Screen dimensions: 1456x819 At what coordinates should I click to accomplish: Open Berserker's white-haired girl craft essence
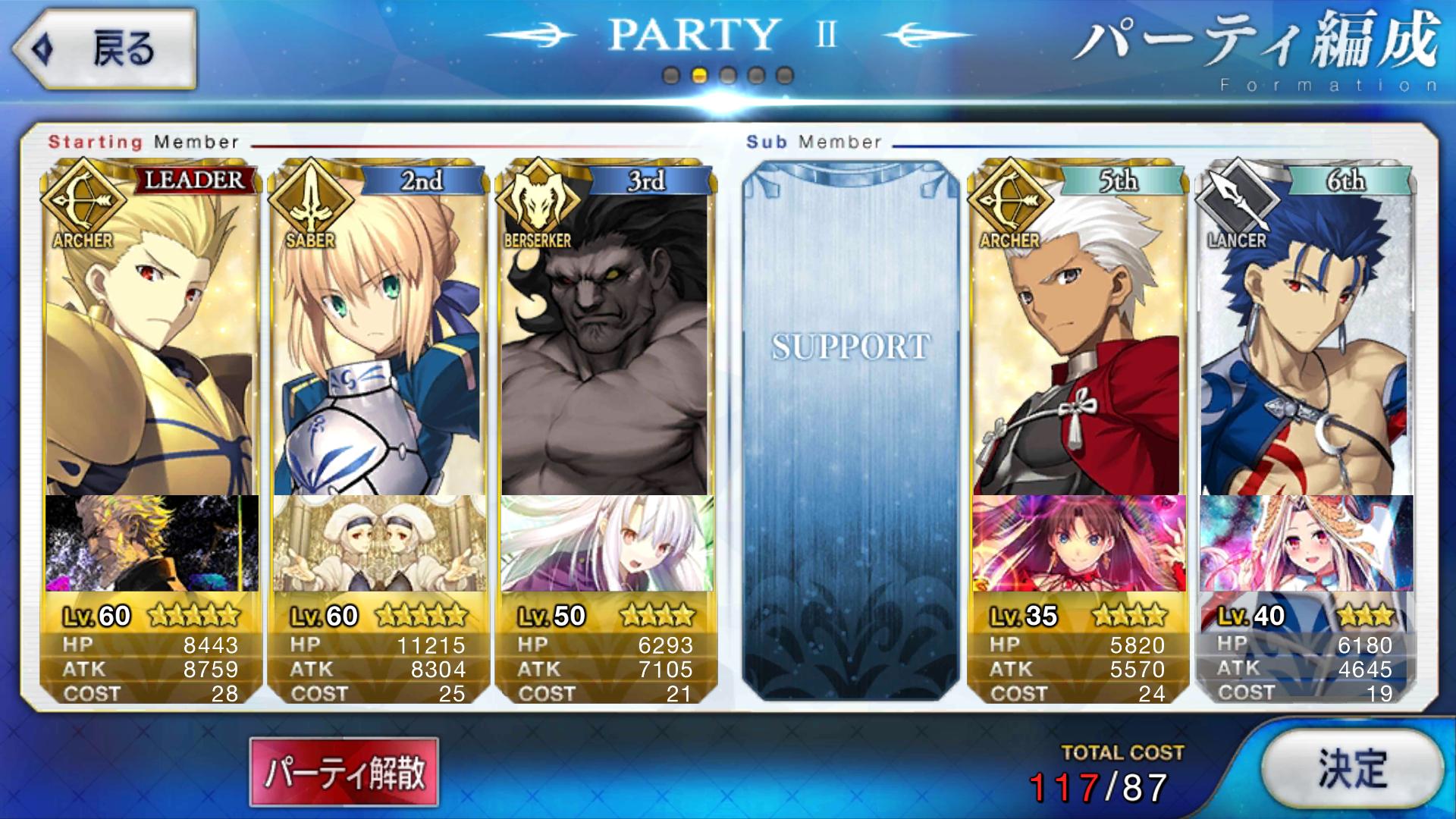(607, 543)
